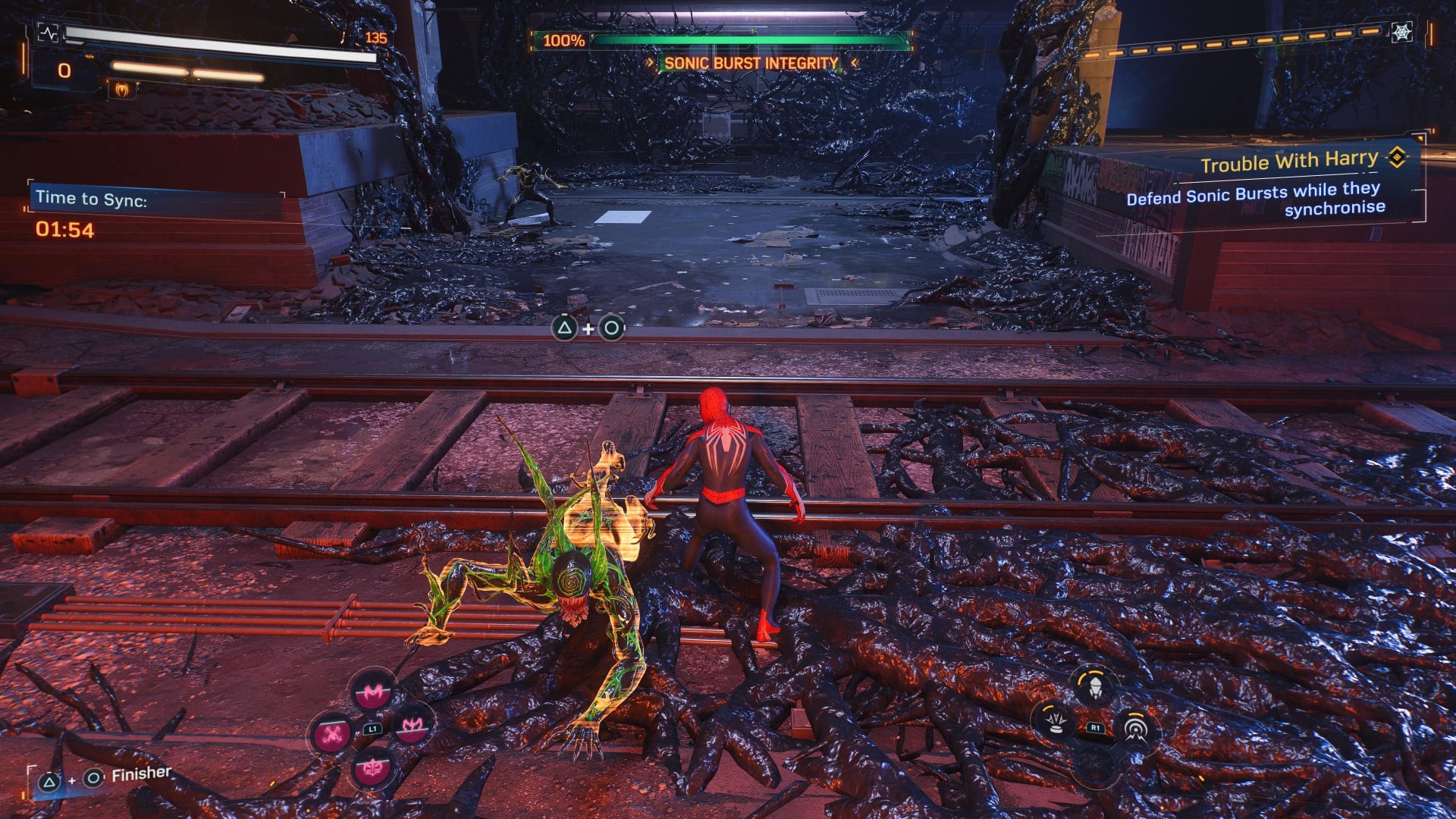Select the Upshot gadget with upward arrows

tap(1055, 721)
